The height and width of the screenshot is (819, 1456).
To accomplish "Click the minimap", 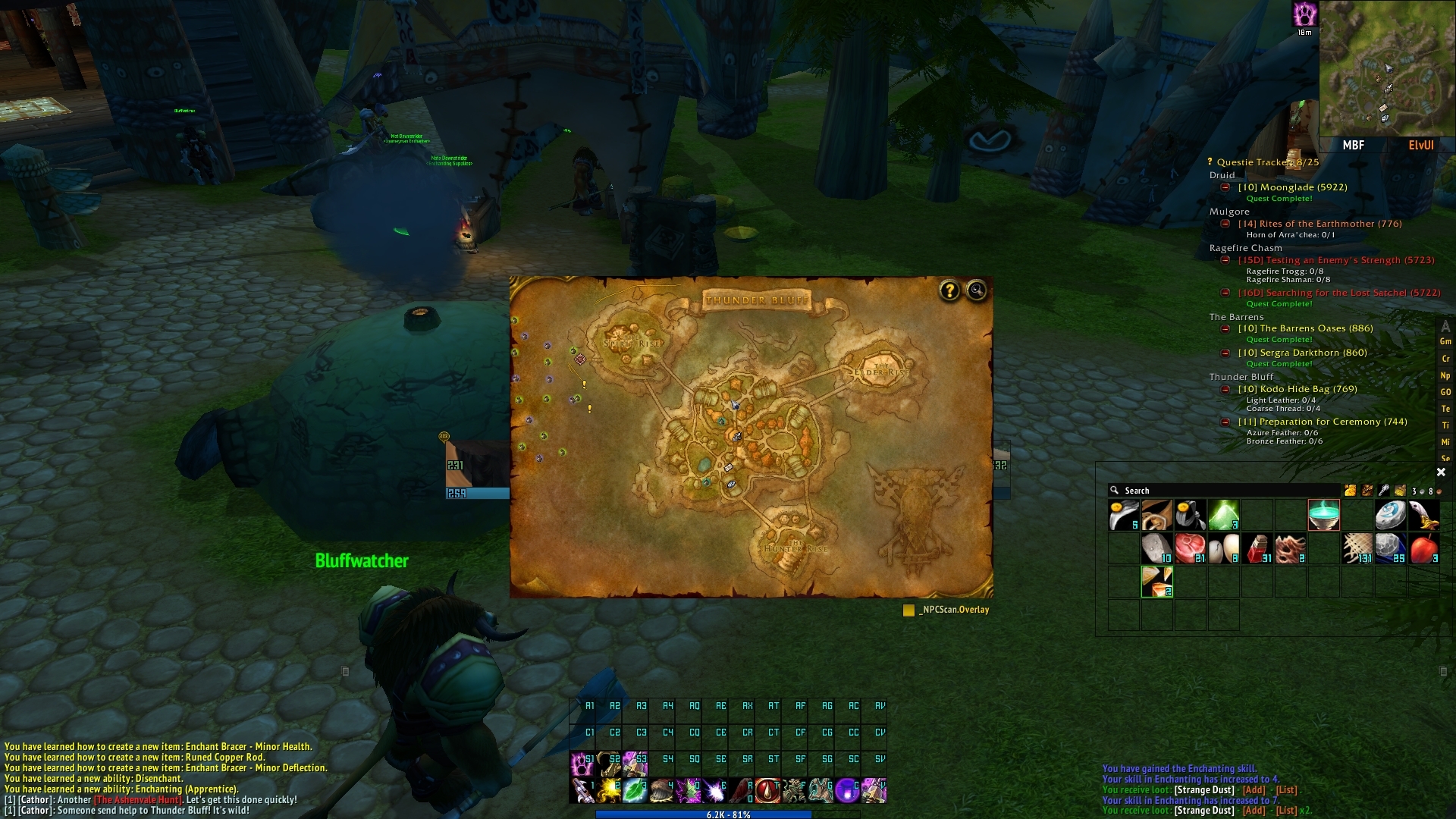I will click(x=1387, y=69).
